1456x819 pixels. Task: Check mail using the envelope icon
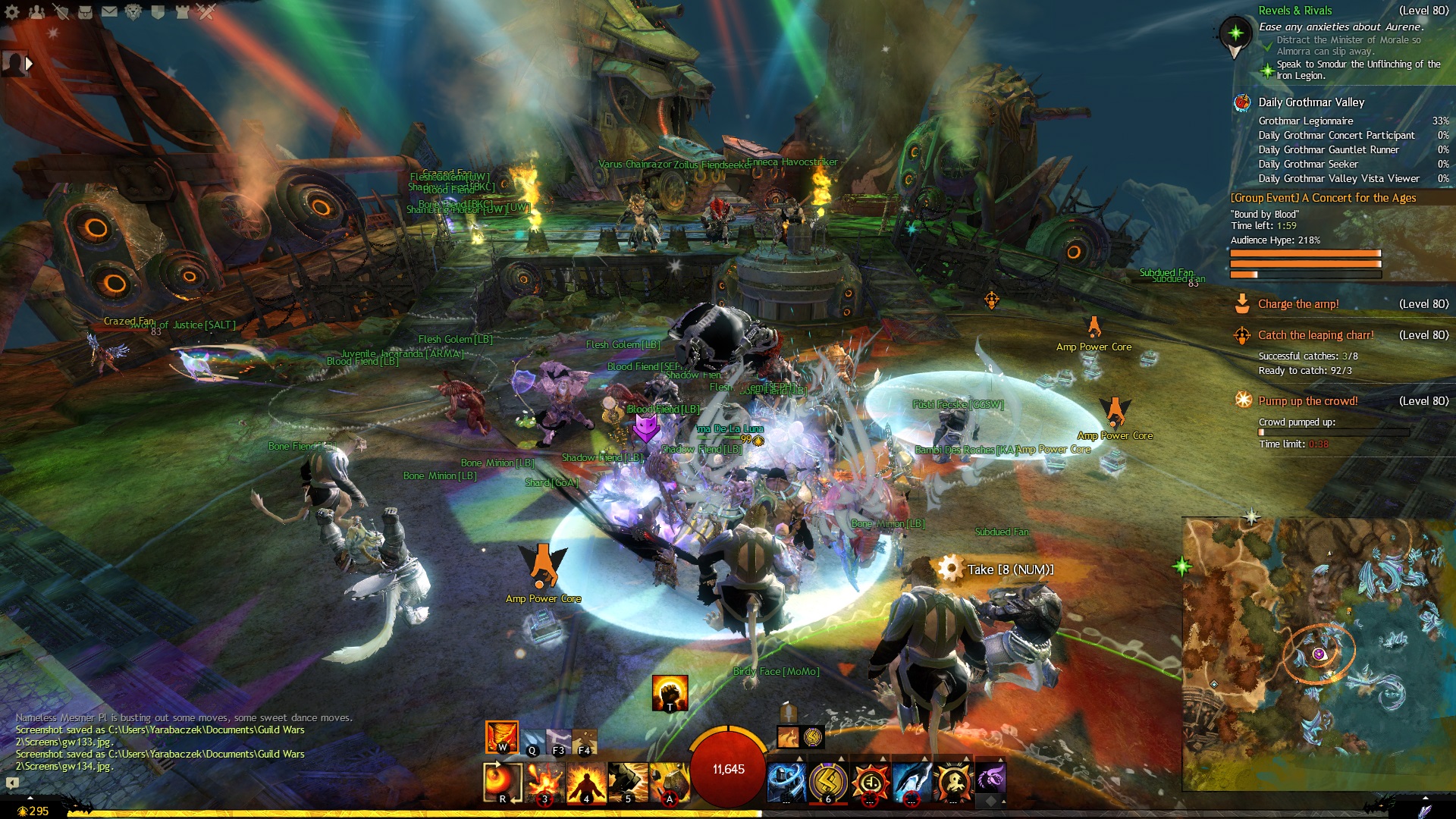coord(109,11)
